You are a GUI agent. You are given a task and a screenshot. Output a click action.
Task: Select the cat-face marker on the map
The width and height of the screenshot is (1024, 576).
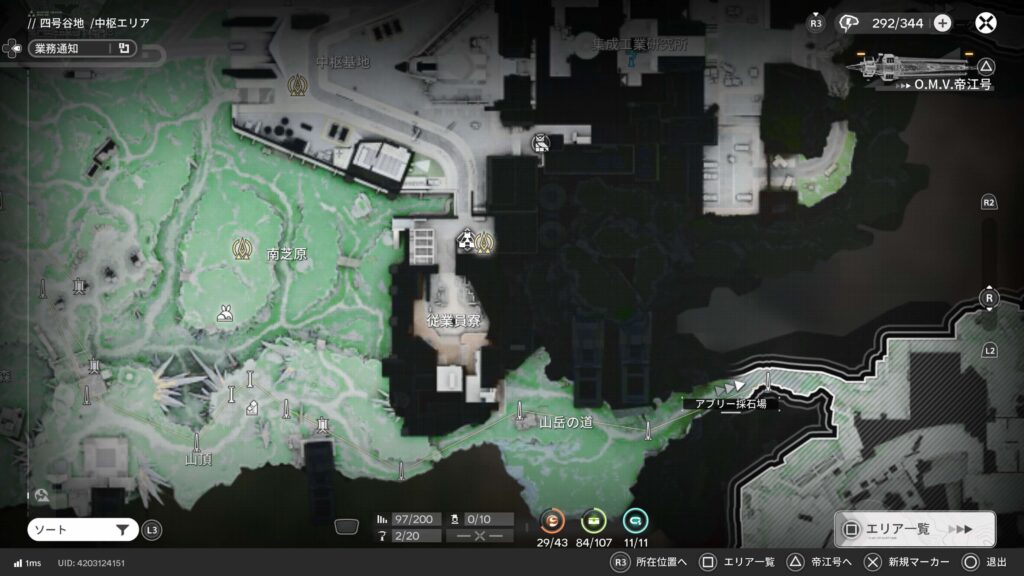click(x=540, y=143)
